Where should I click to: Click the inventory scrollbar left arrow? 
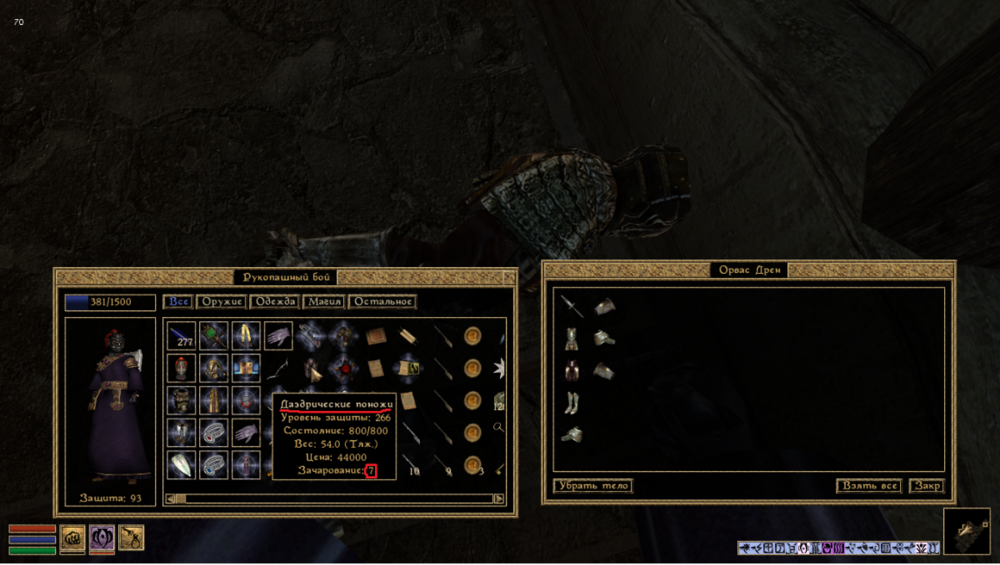(x=170, y=498)
